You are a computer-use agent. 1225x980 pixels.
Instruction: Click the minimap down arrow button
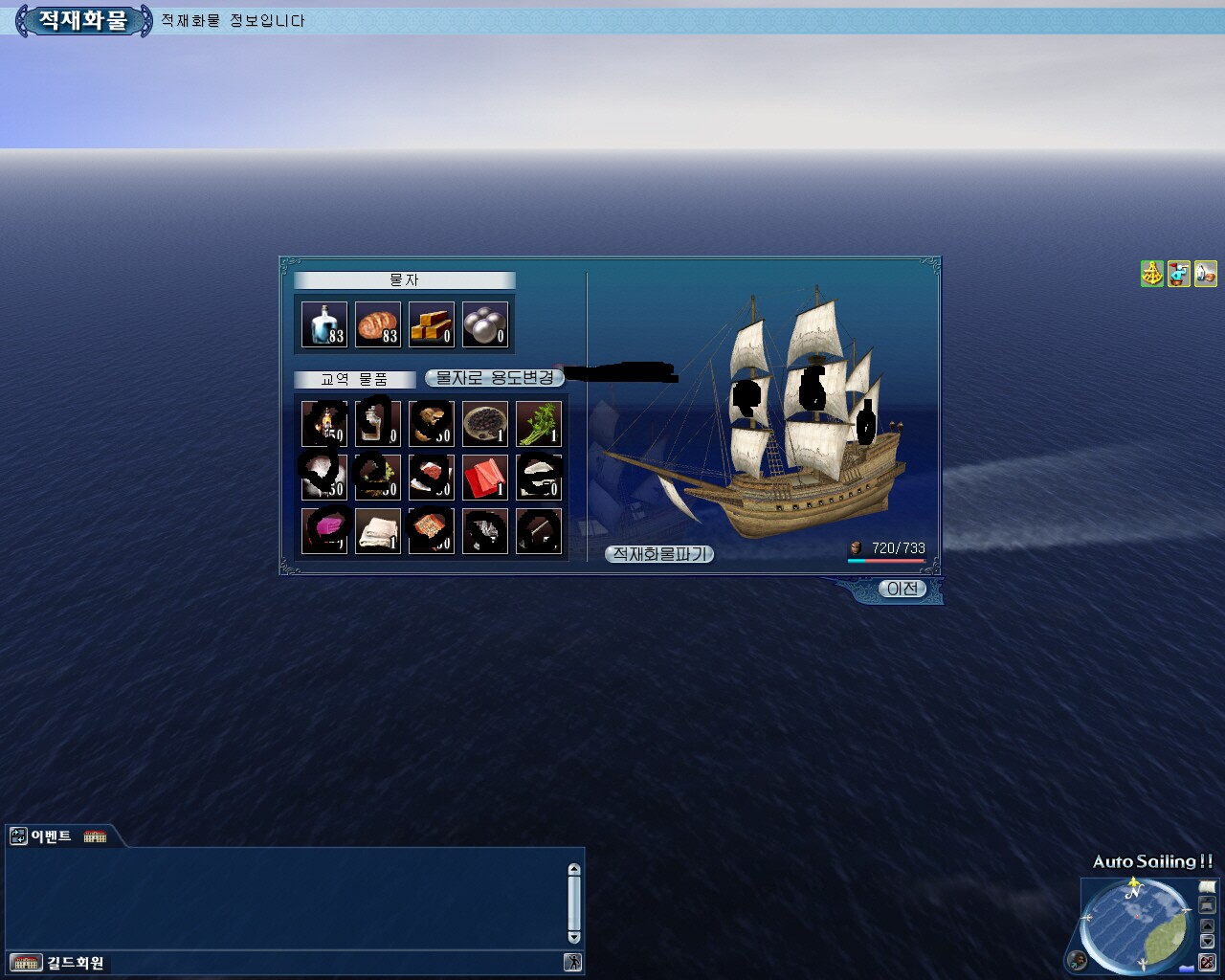(1207, 942)
